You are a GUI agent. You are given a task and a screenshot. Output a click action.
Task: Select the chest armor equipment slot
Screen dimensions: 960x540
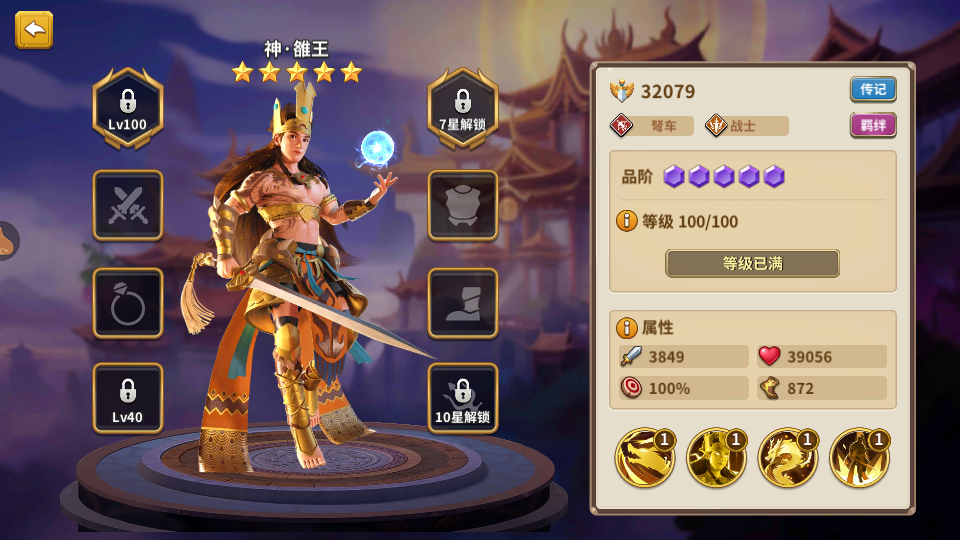point(463,205)
